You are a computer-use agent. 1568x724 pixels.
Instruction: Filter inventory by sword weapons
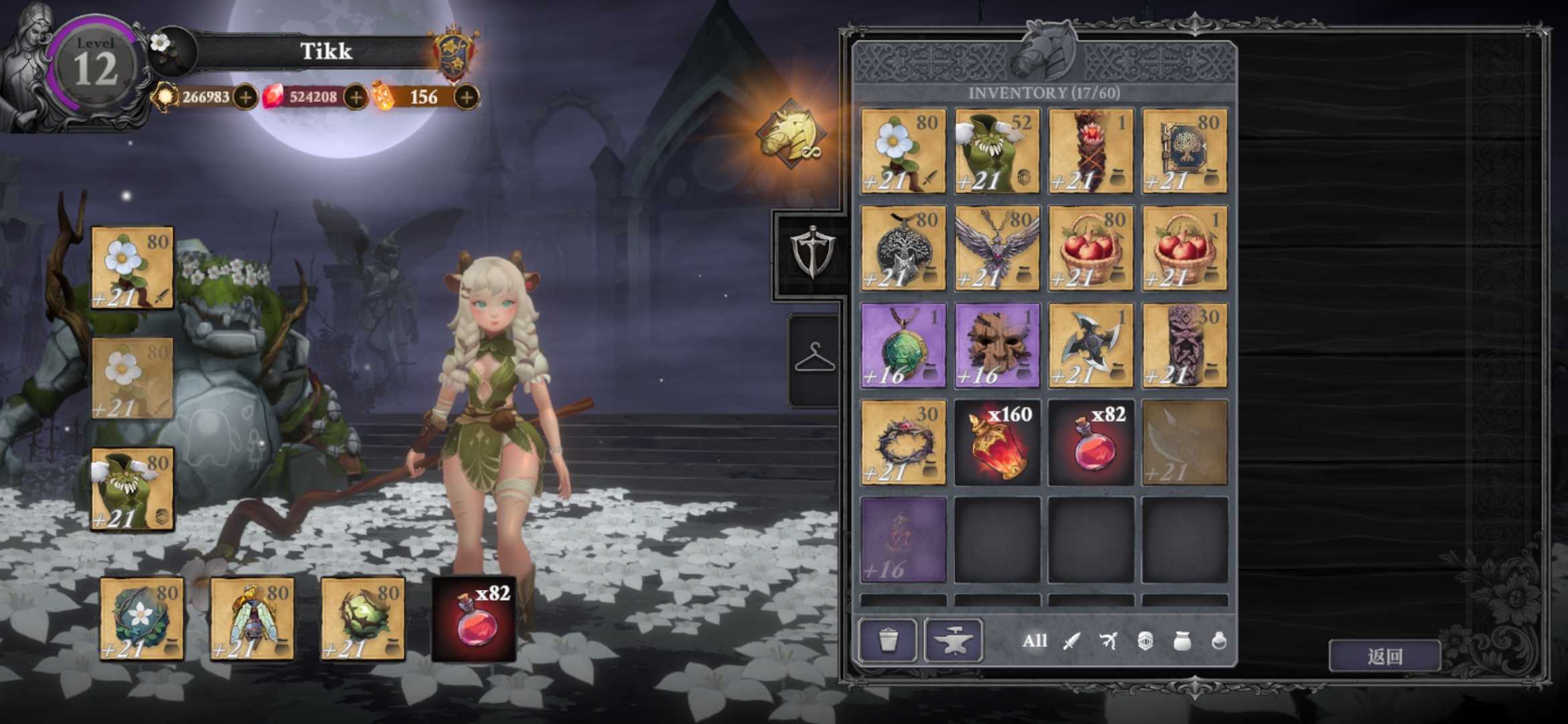tap(1071, 642)
